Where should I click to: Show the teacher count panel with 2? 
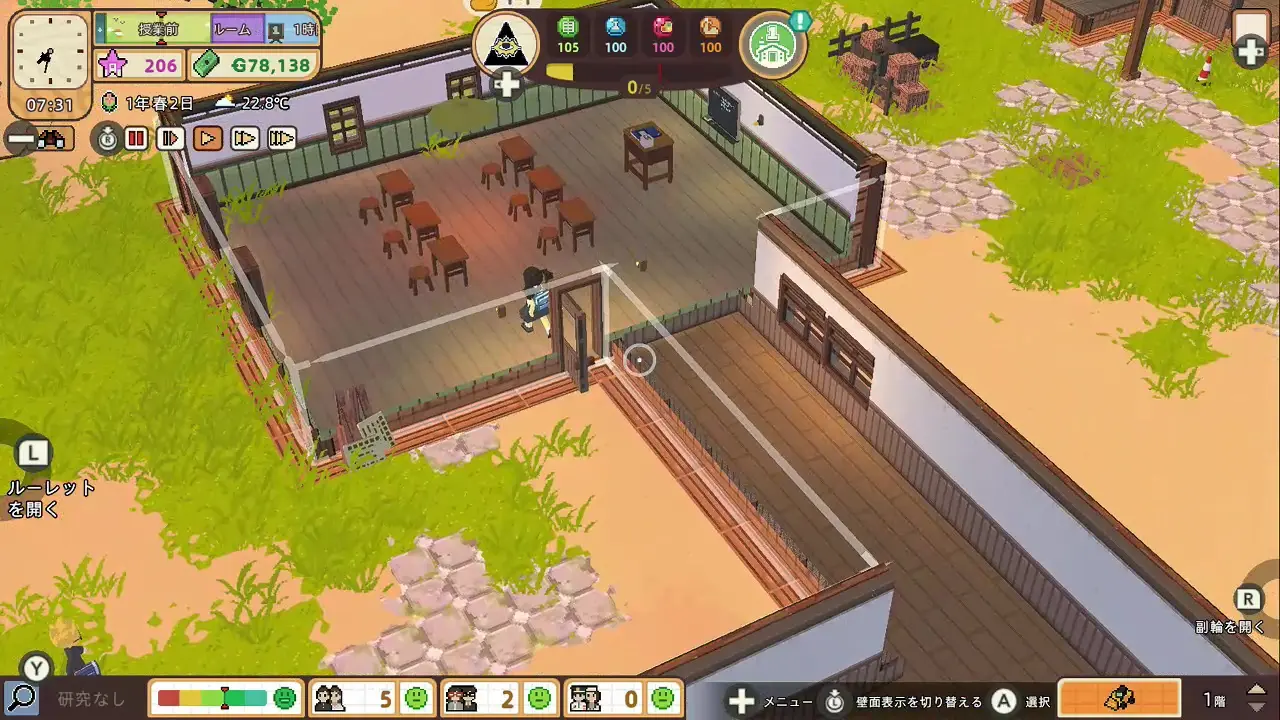click(498, 697)
